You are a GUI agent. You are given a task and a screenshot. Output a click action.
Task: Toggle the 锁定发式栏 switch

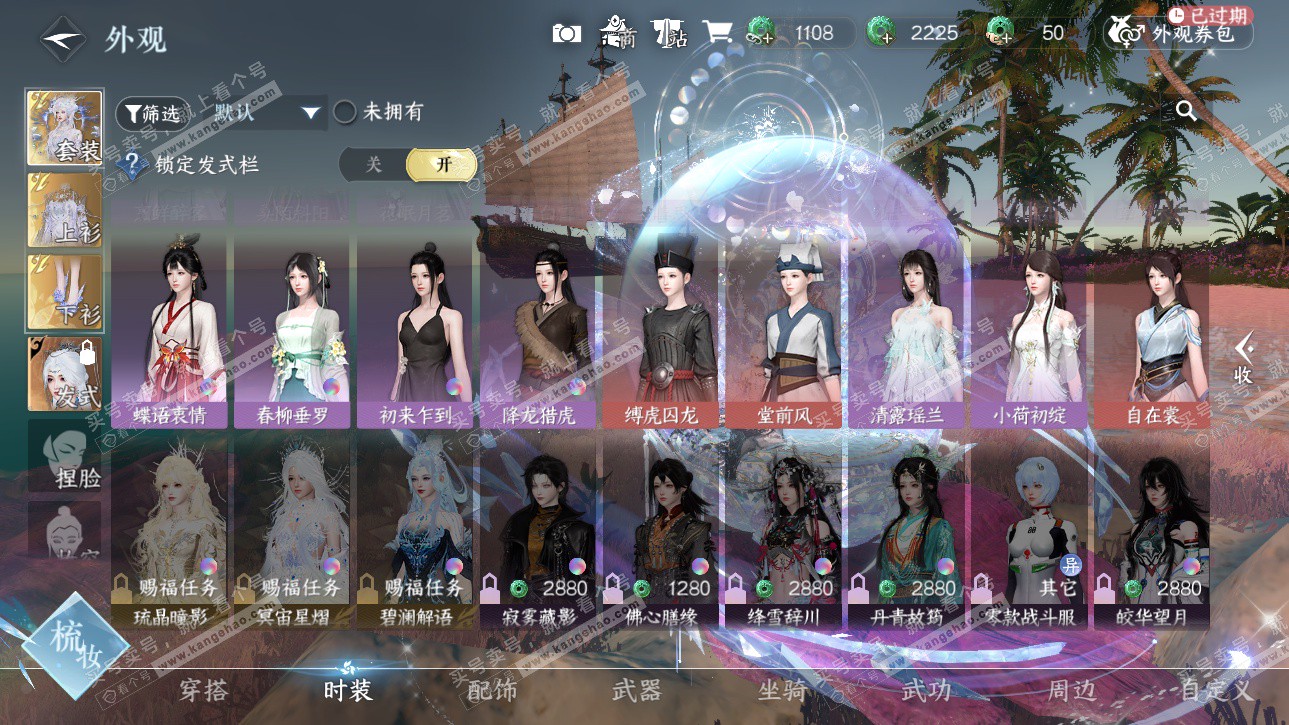tap(406, 165)
